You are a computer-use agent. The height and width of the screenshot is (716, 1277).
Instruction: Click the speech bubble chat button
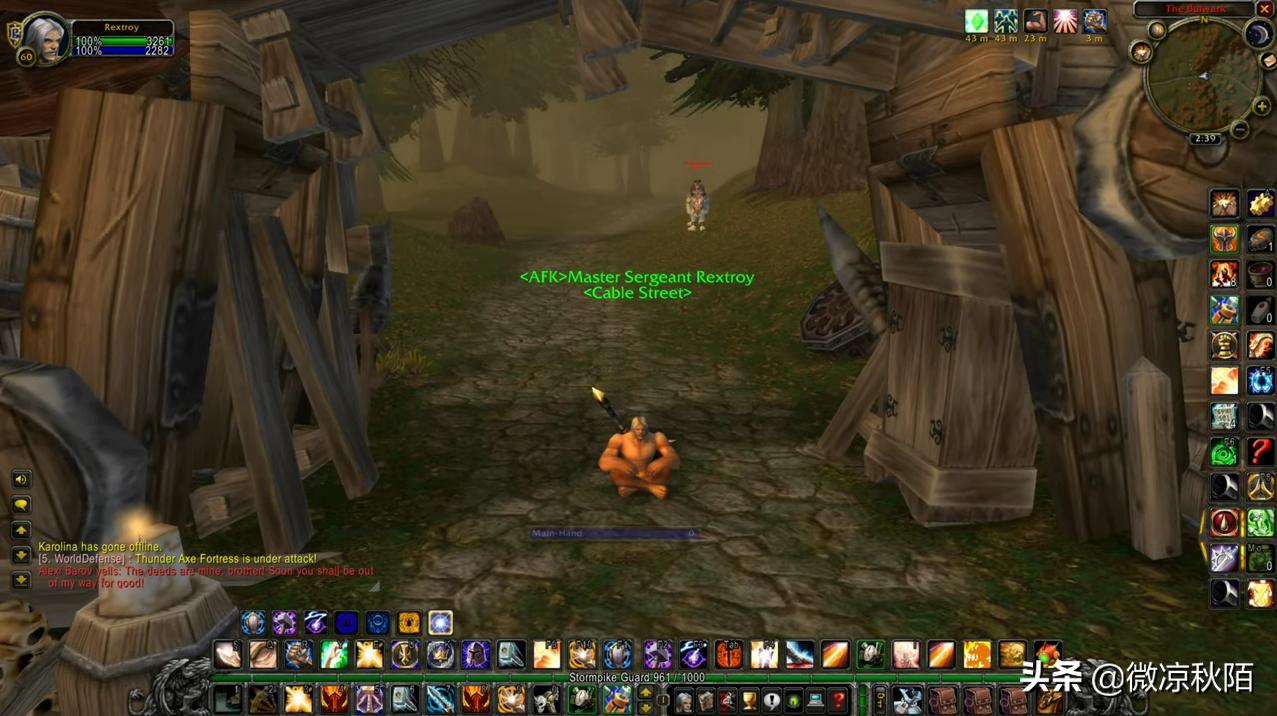[x=20, y=505]
